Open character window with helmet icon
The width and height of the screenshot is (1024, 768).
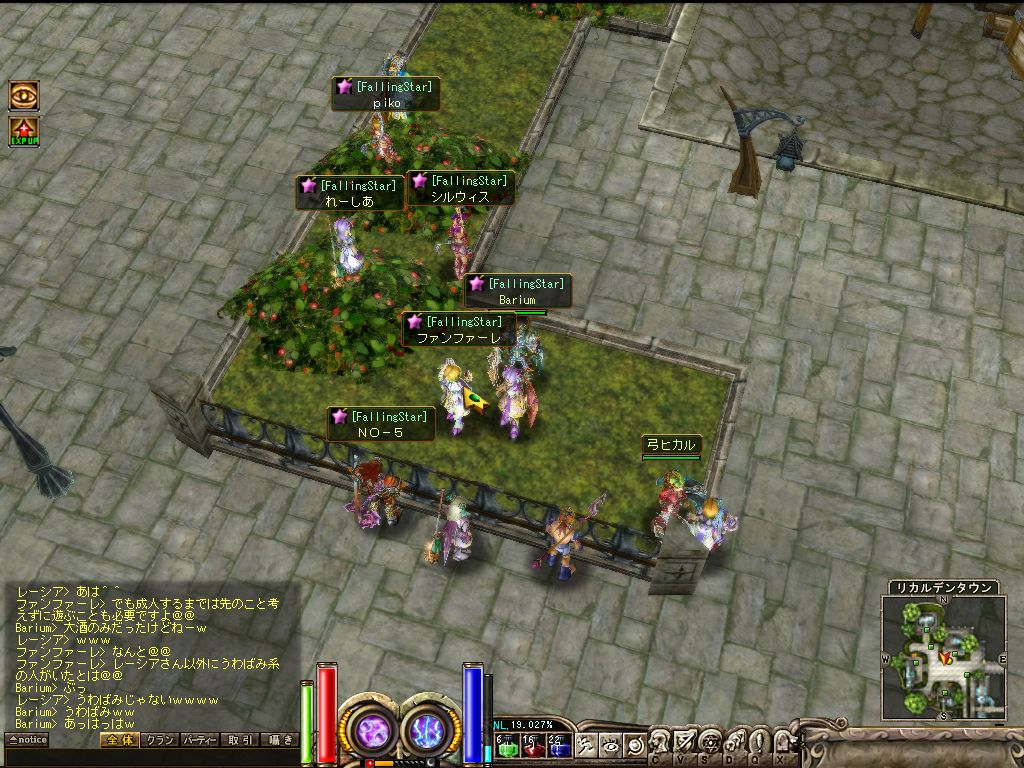point(661,742)
